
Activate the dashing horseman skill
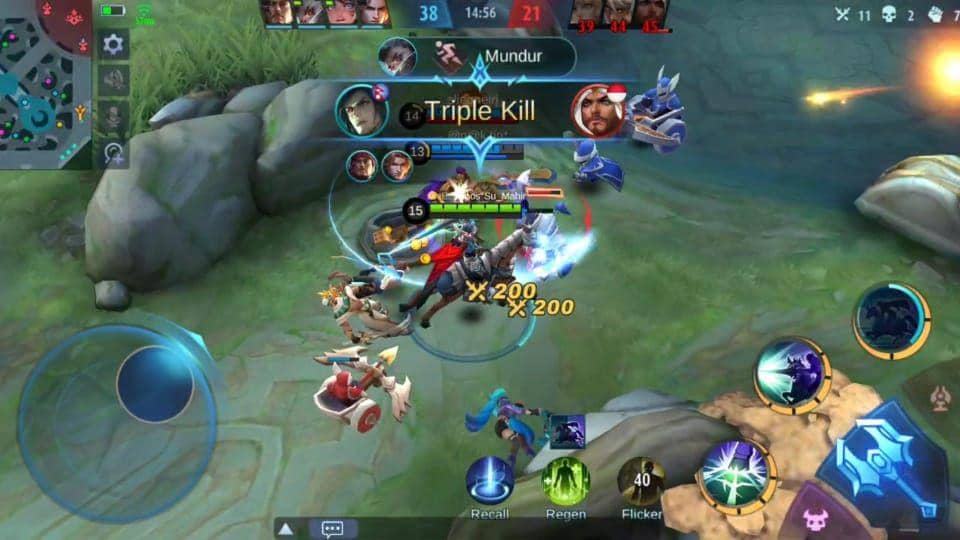pos(792,375)
